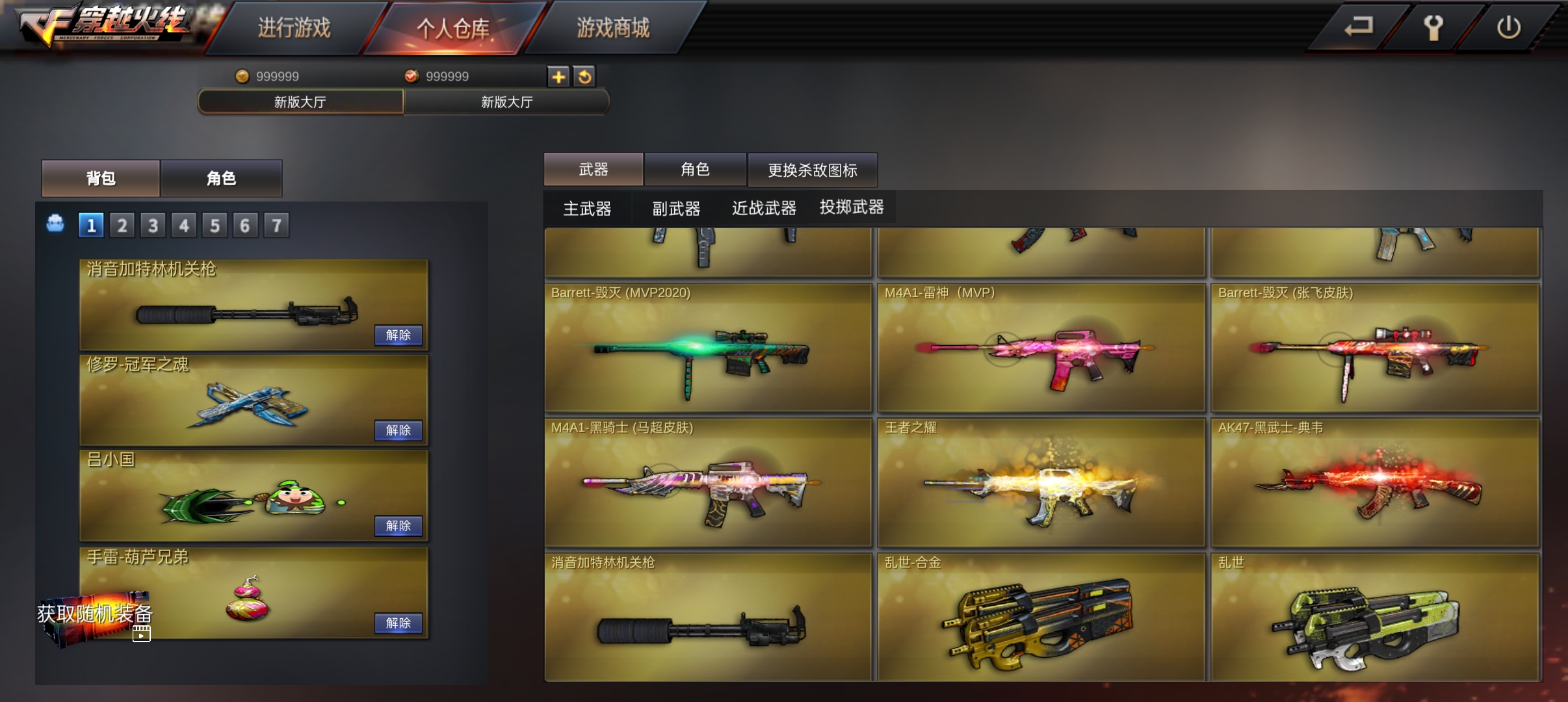Click the blue backpack icon near page numbers
The height and width of the screenshot is (702, 1568).
click(56, 224)
